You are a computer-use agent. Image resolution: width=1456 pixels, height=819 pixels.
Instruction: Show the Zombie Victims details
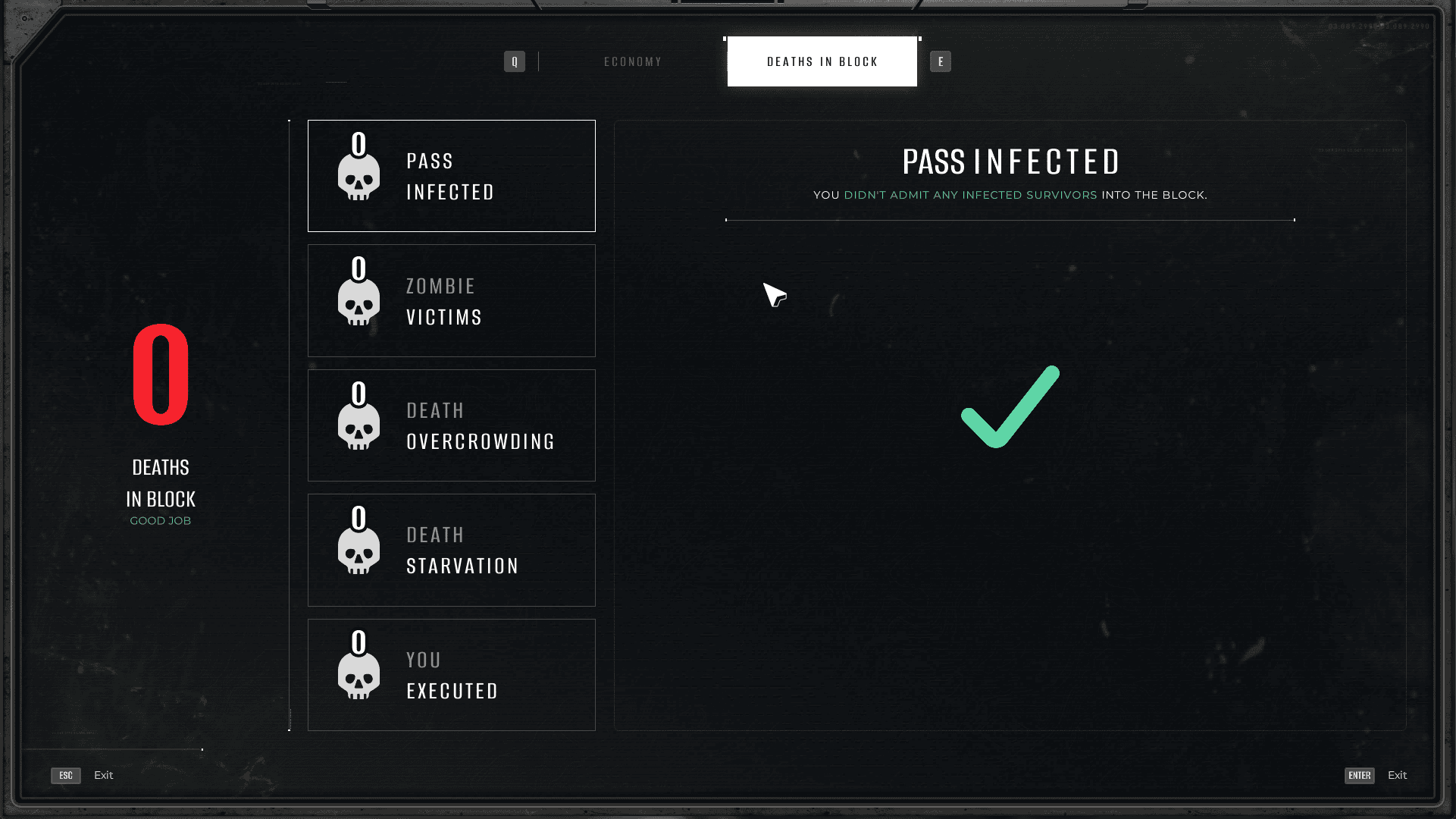[451, 300]
